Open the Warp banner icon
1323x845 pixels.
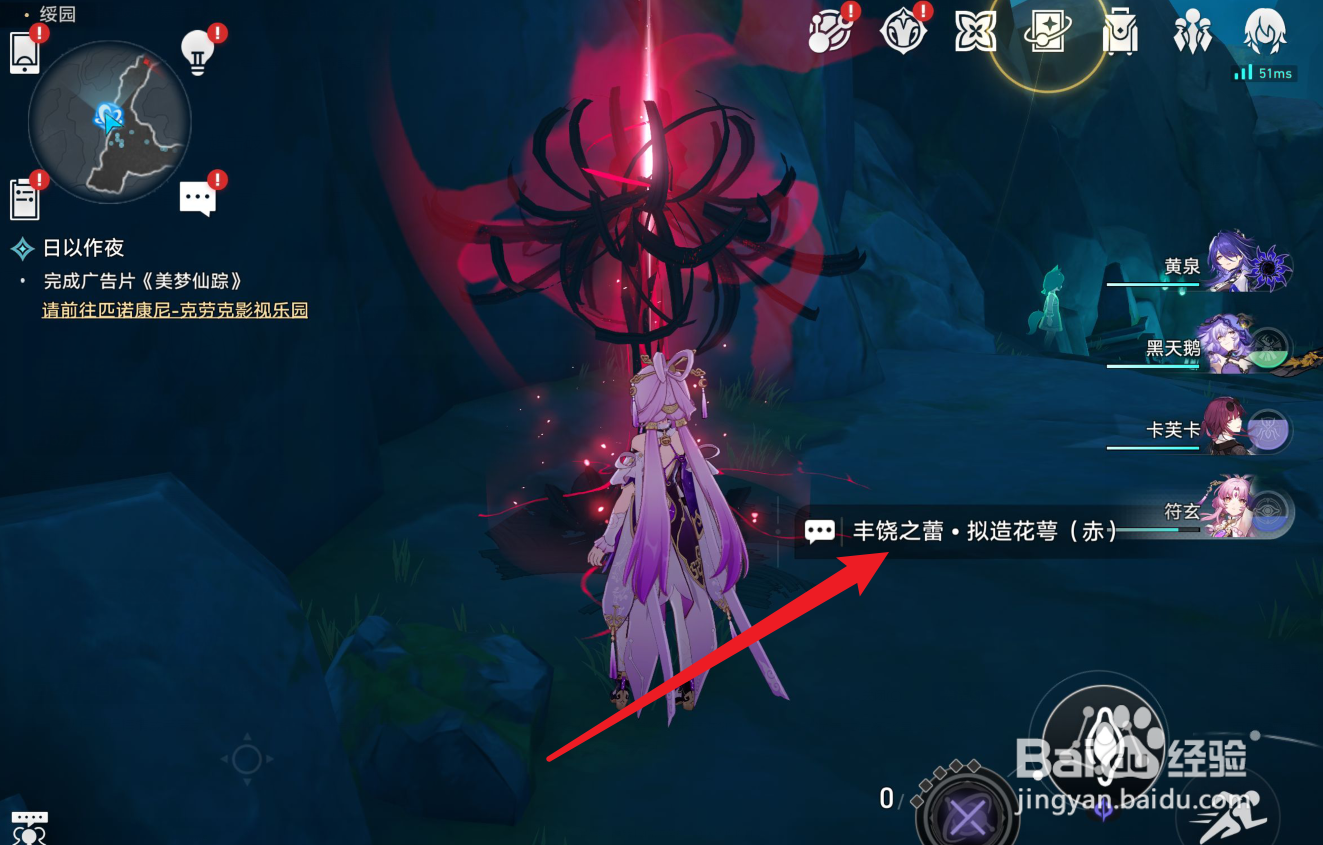[x=1049, y=30]
